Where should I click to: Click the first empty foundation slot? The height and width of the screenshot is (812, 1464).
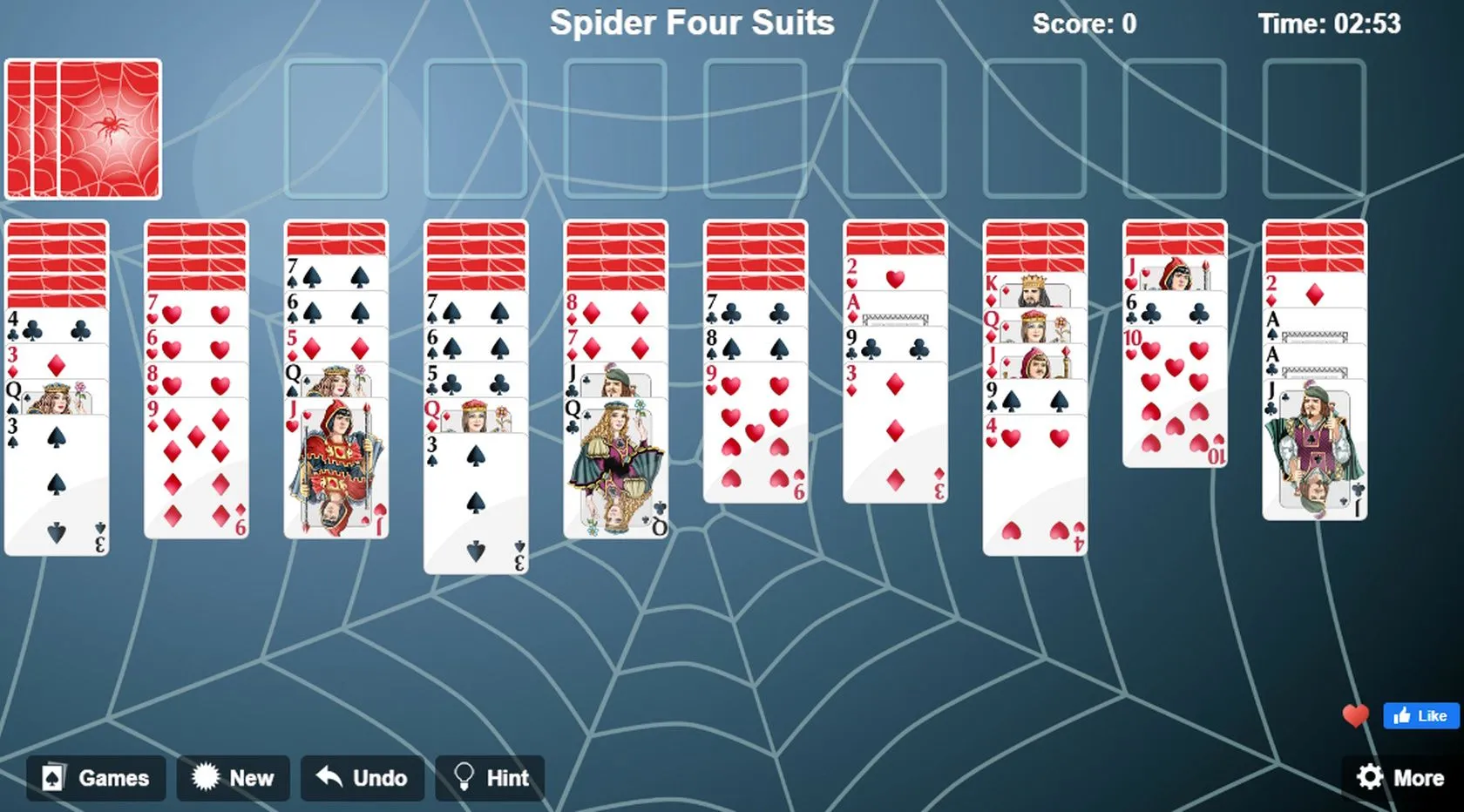point(335,127)
